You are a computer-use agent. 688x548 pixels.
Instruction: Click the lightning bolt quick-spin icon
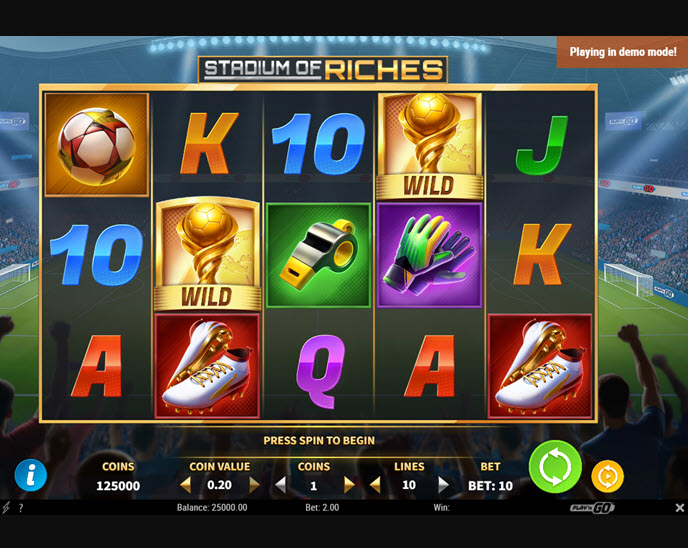click(x=7, y=508)
